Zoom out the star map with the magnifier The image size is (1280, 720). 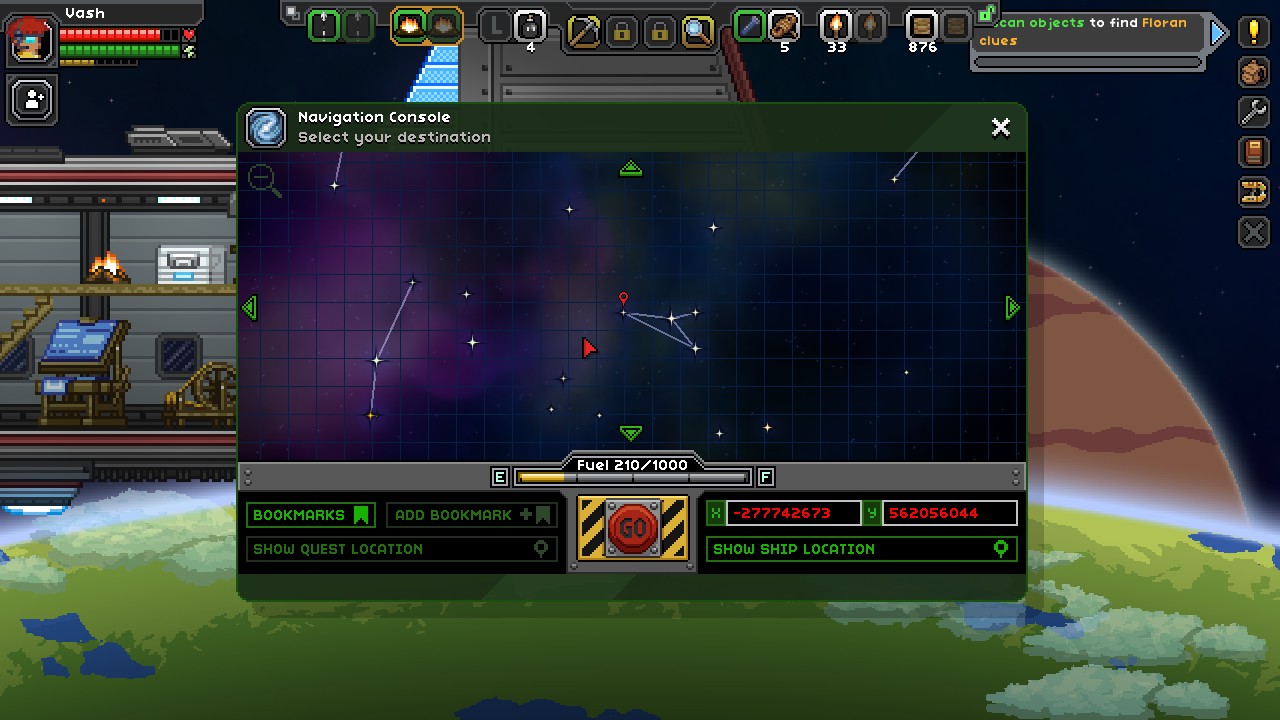tap(264, 180)
